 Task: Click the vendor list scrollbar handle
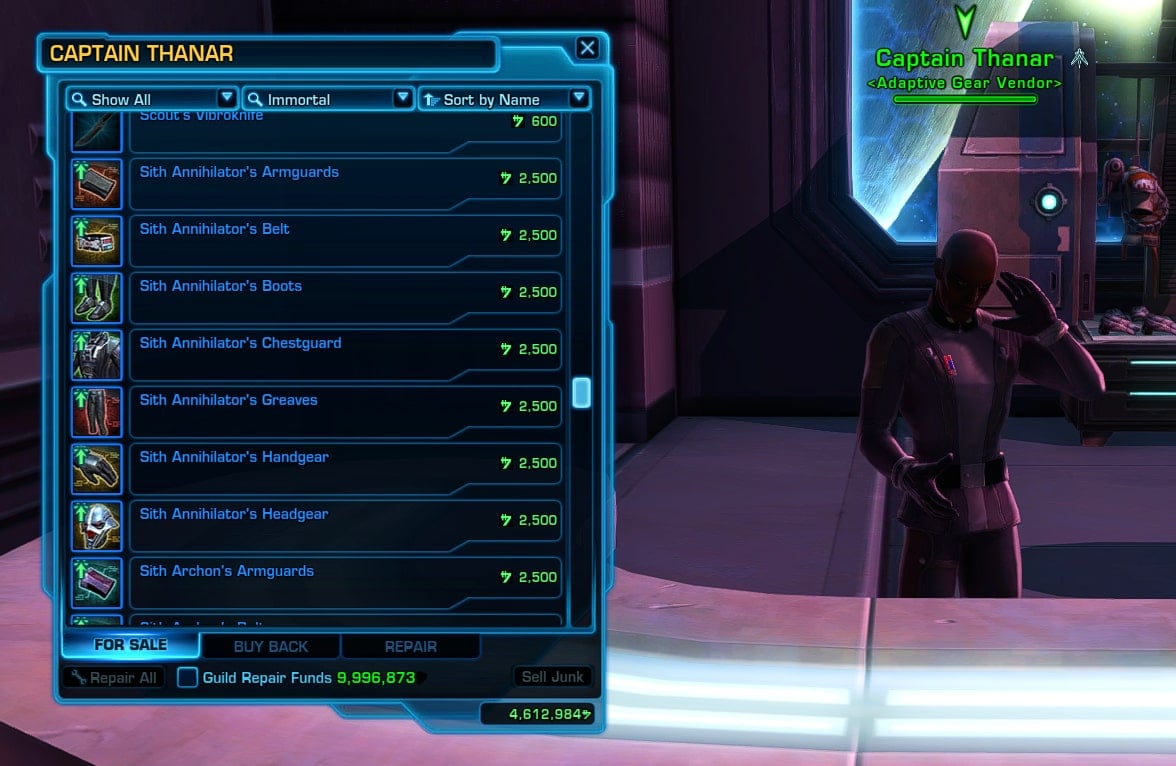[x=581, y=393]
